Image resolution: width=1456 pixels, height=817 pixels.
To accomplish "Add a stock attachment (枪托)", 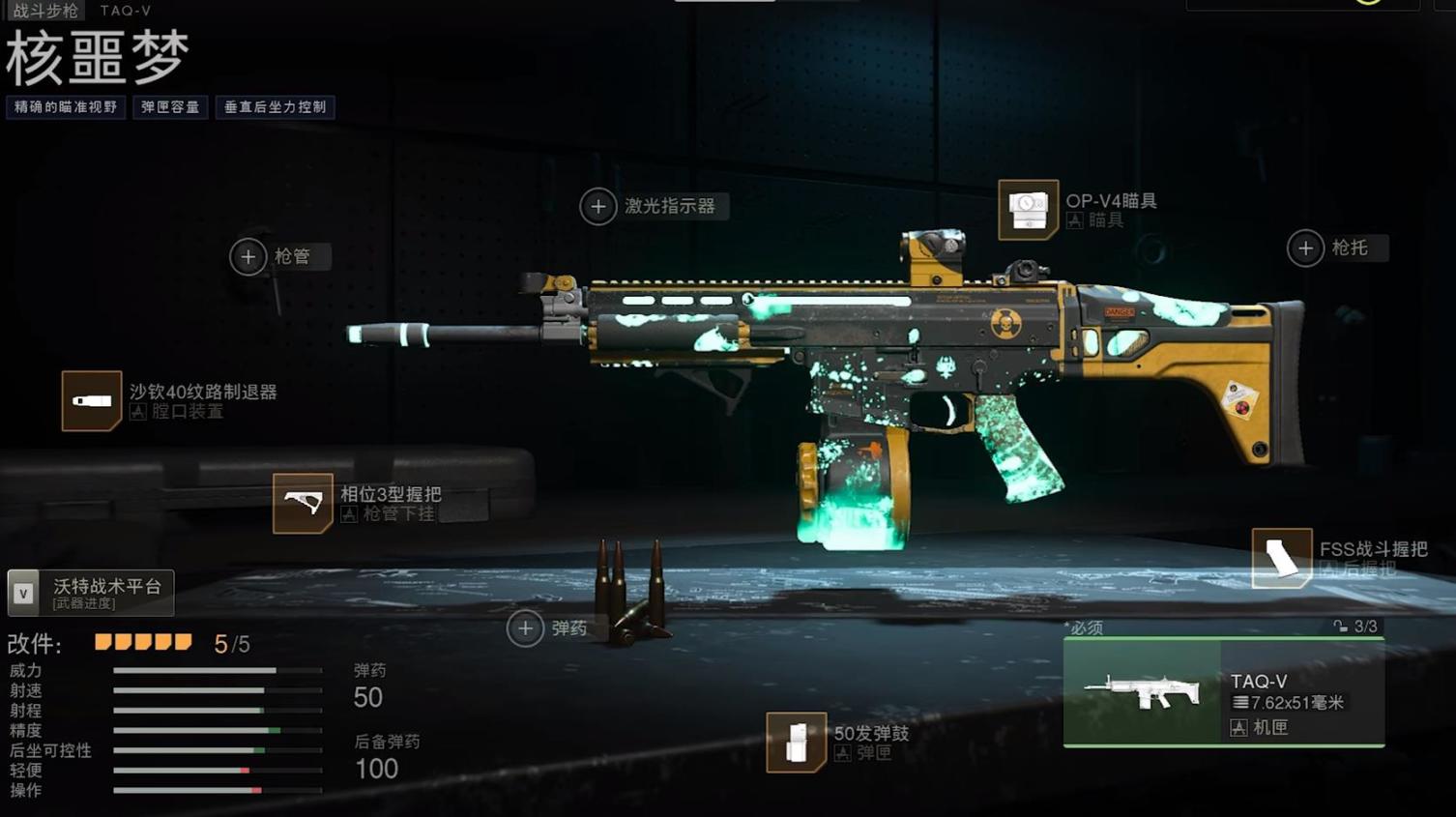I will tap(1305, 248).
